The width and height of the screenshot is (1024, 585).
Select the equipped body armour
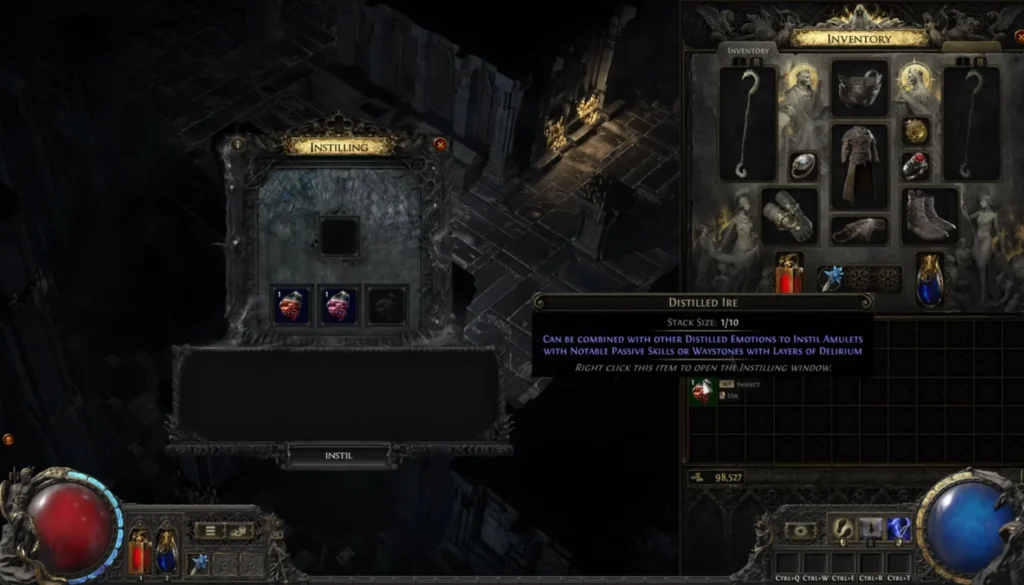click(x=859, y=166)
